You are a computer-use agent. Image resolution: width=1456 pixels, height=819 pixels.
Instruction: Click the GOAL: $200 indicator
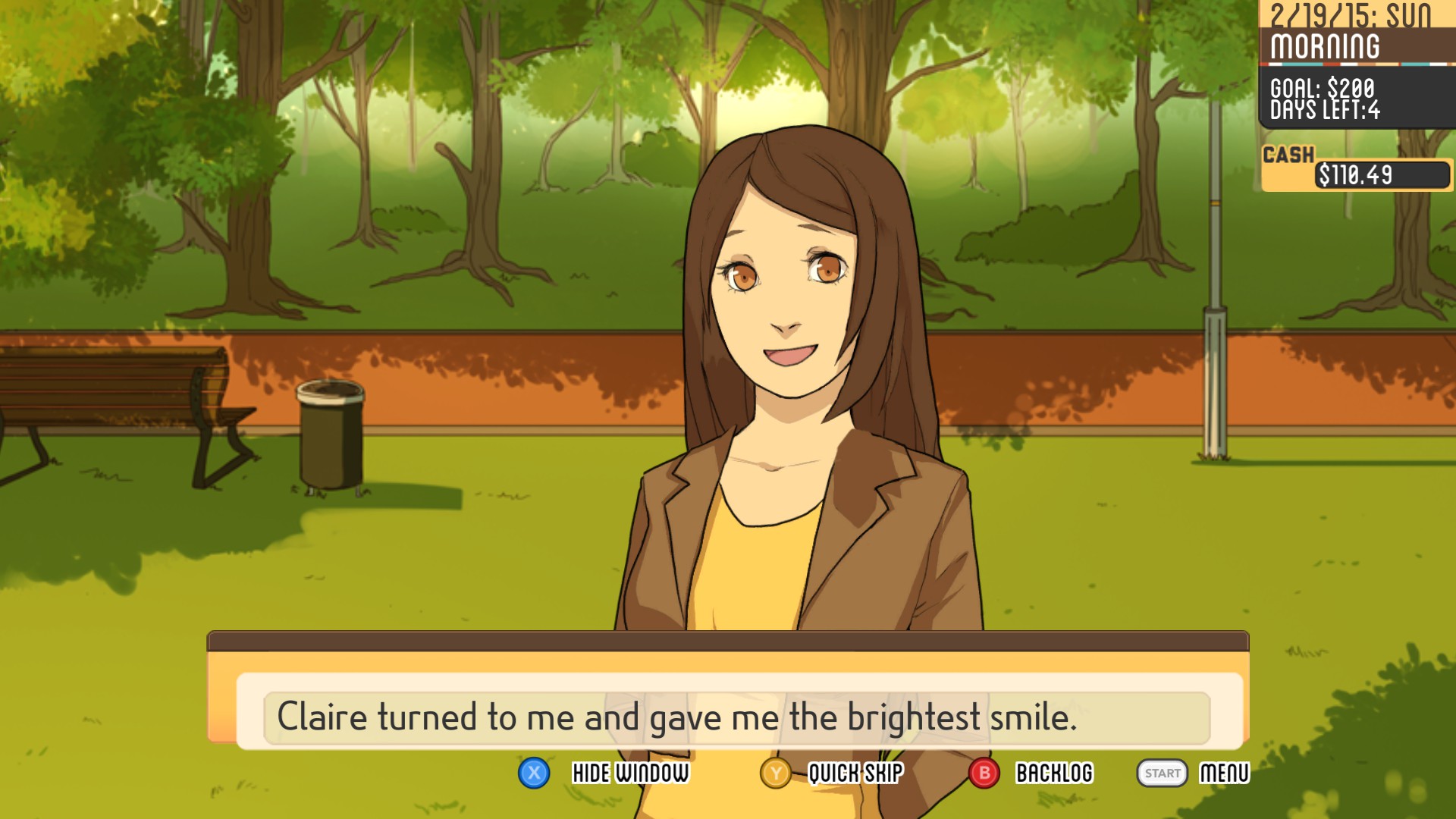(1323, 87)
